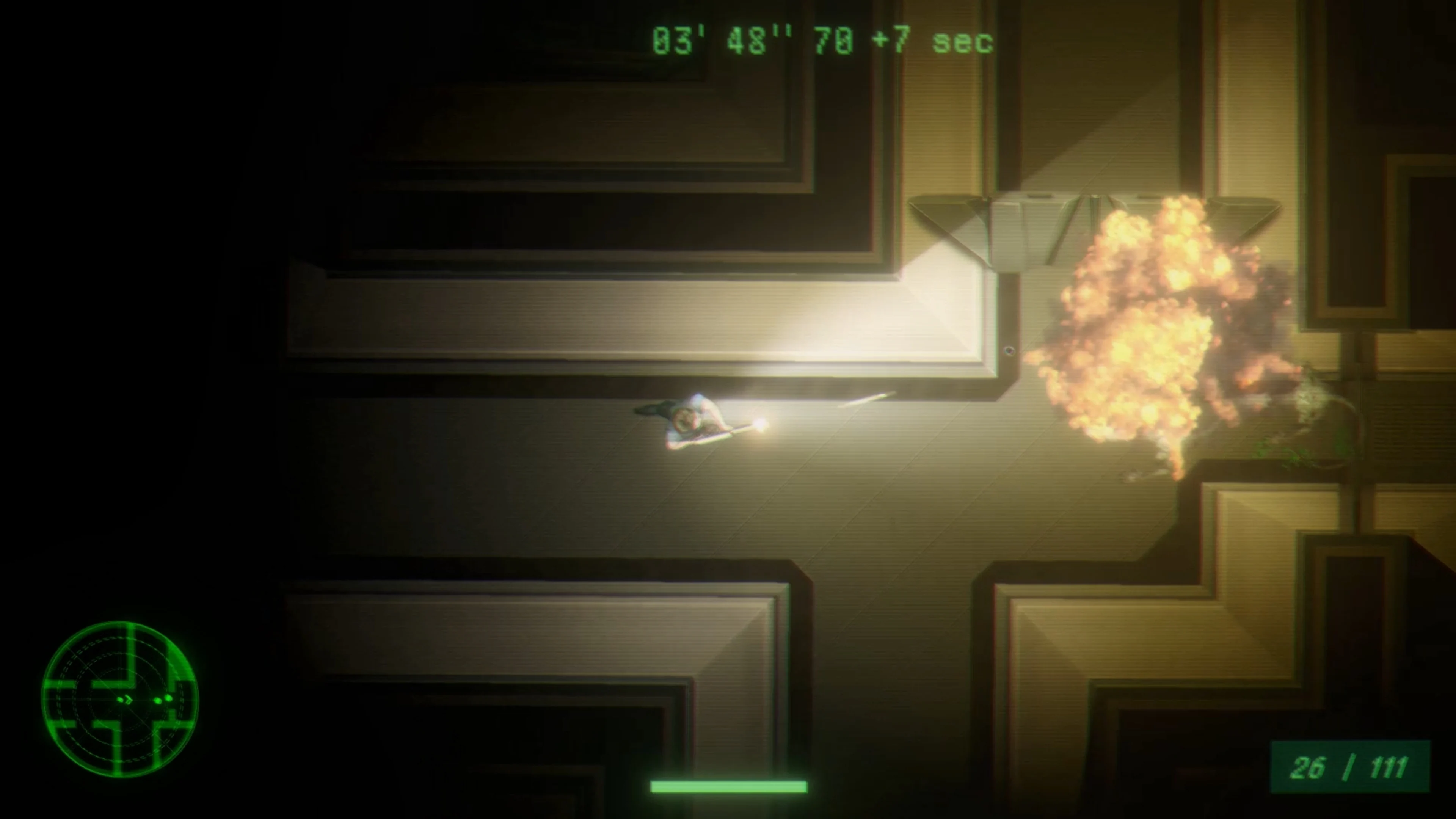1456x819 pixels.
Task: Click the player arrow blip on the radar
Action: 128,700
